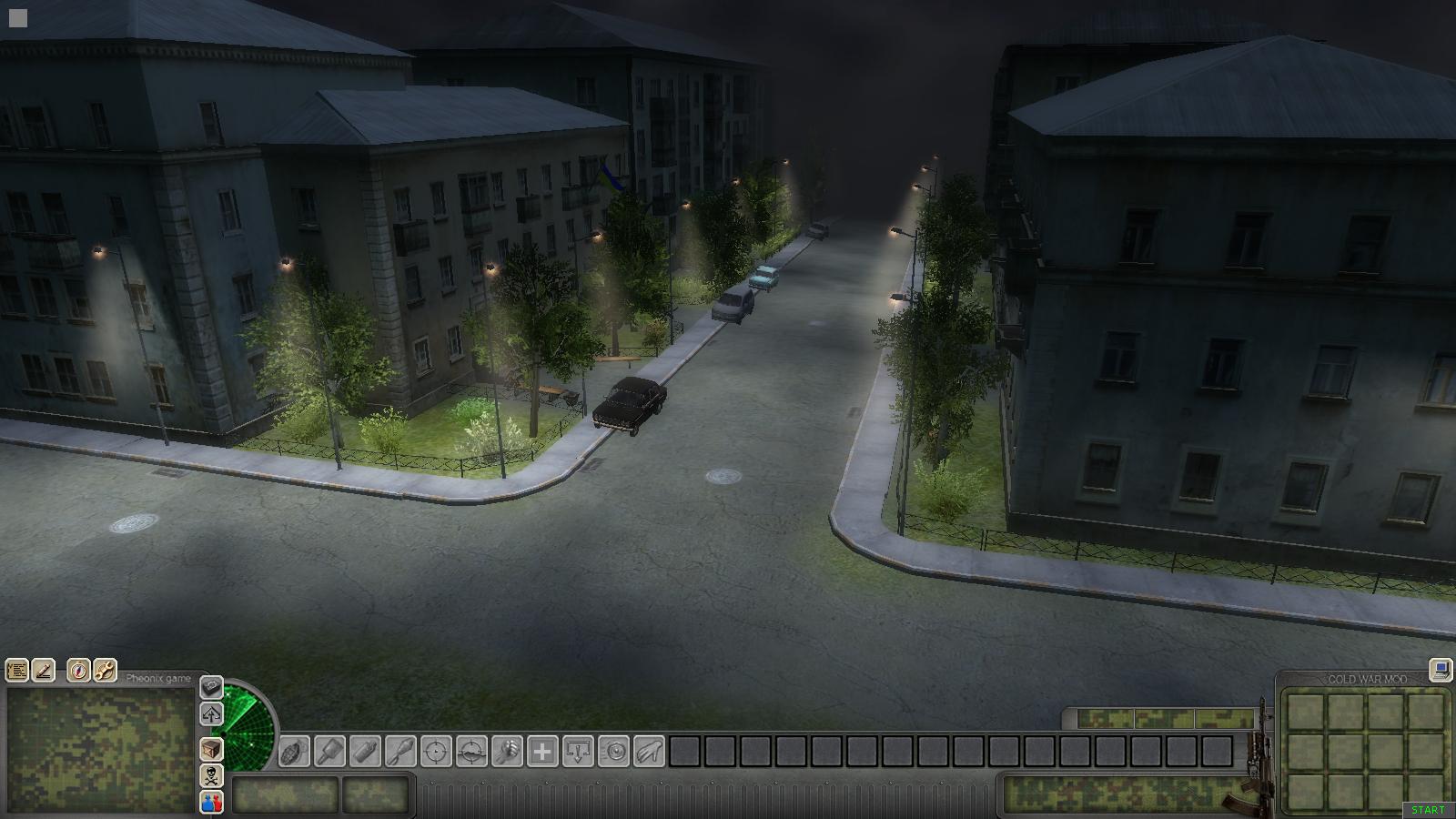Activate the plain crosshair aim command
This screenshot has width=1456, height=819.
pos(436,753)
